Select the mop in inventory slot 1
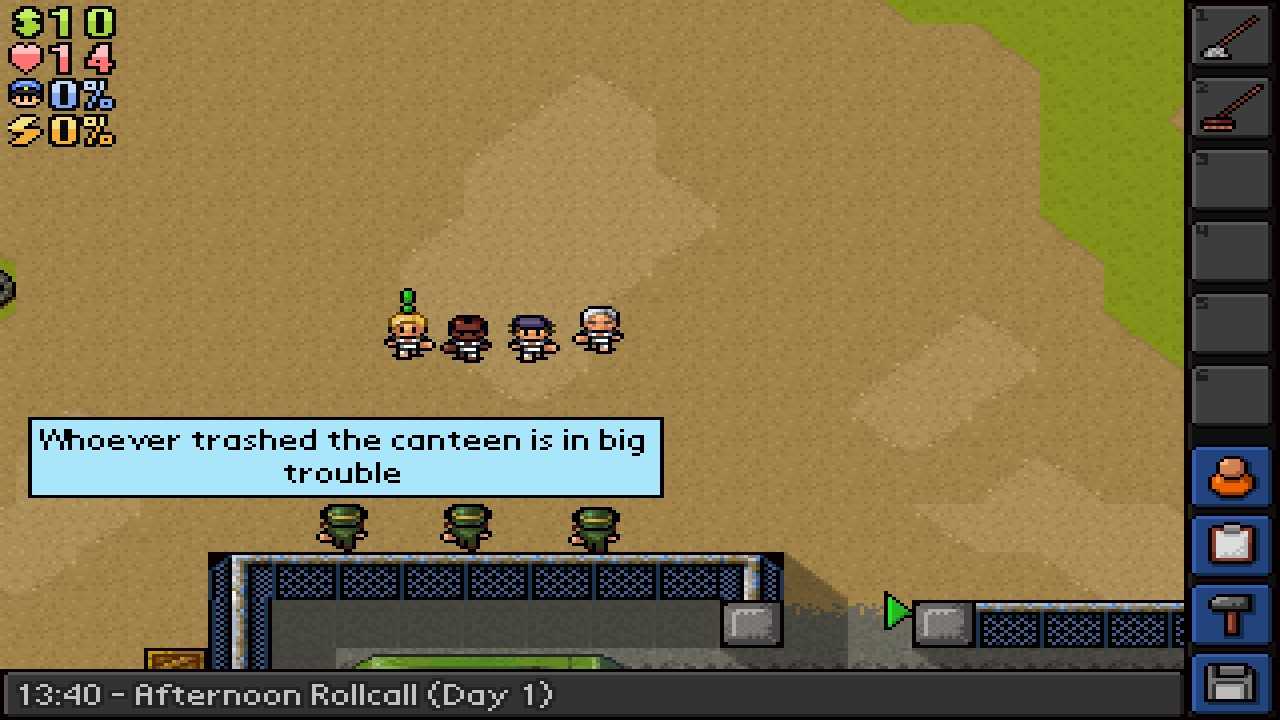The height and width of the screenshot is (720, 1280). click(1231, 37)
